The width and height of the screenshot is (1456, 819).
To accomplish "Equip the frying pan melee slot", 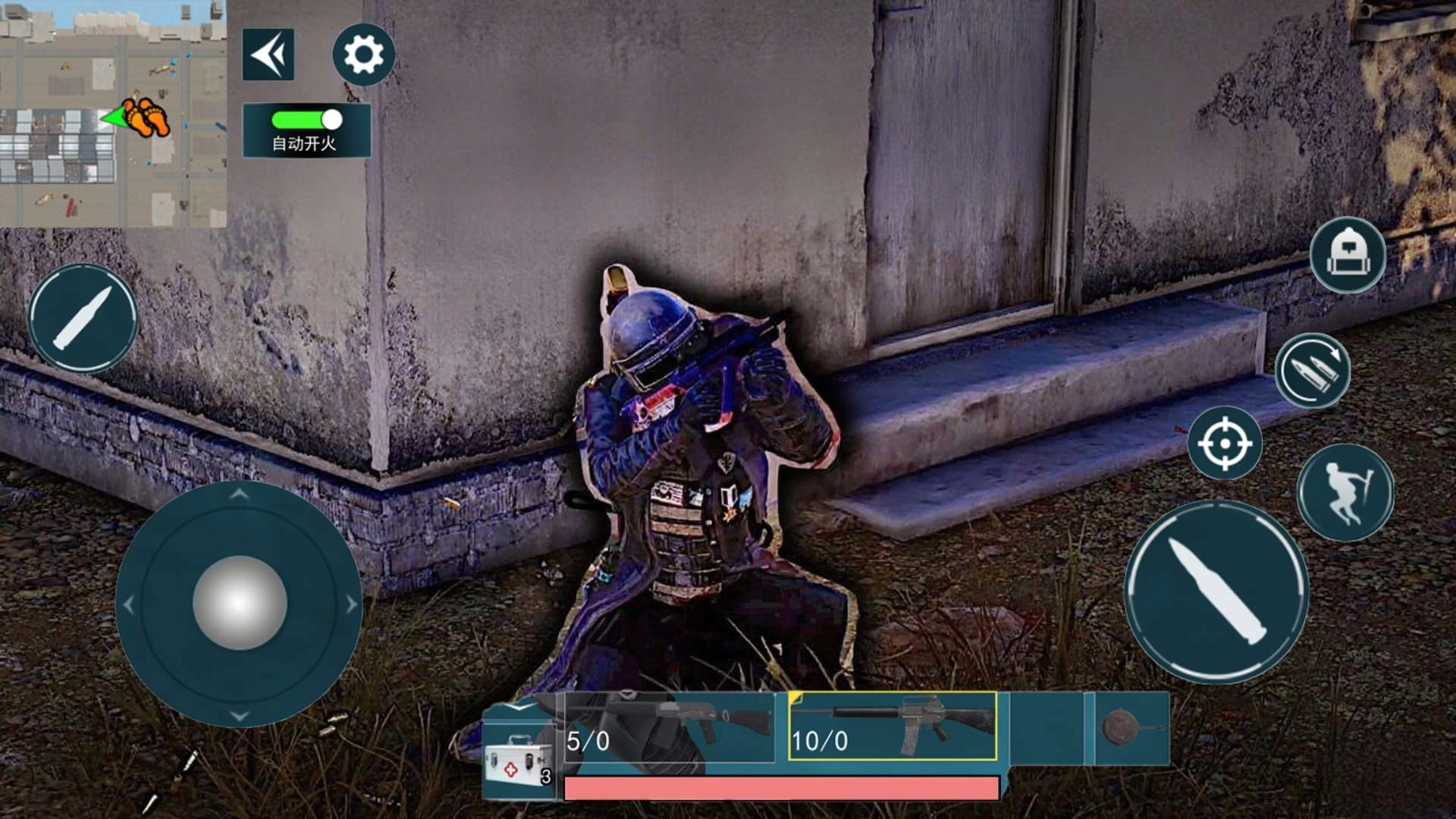I will (x=1128, y=728).
